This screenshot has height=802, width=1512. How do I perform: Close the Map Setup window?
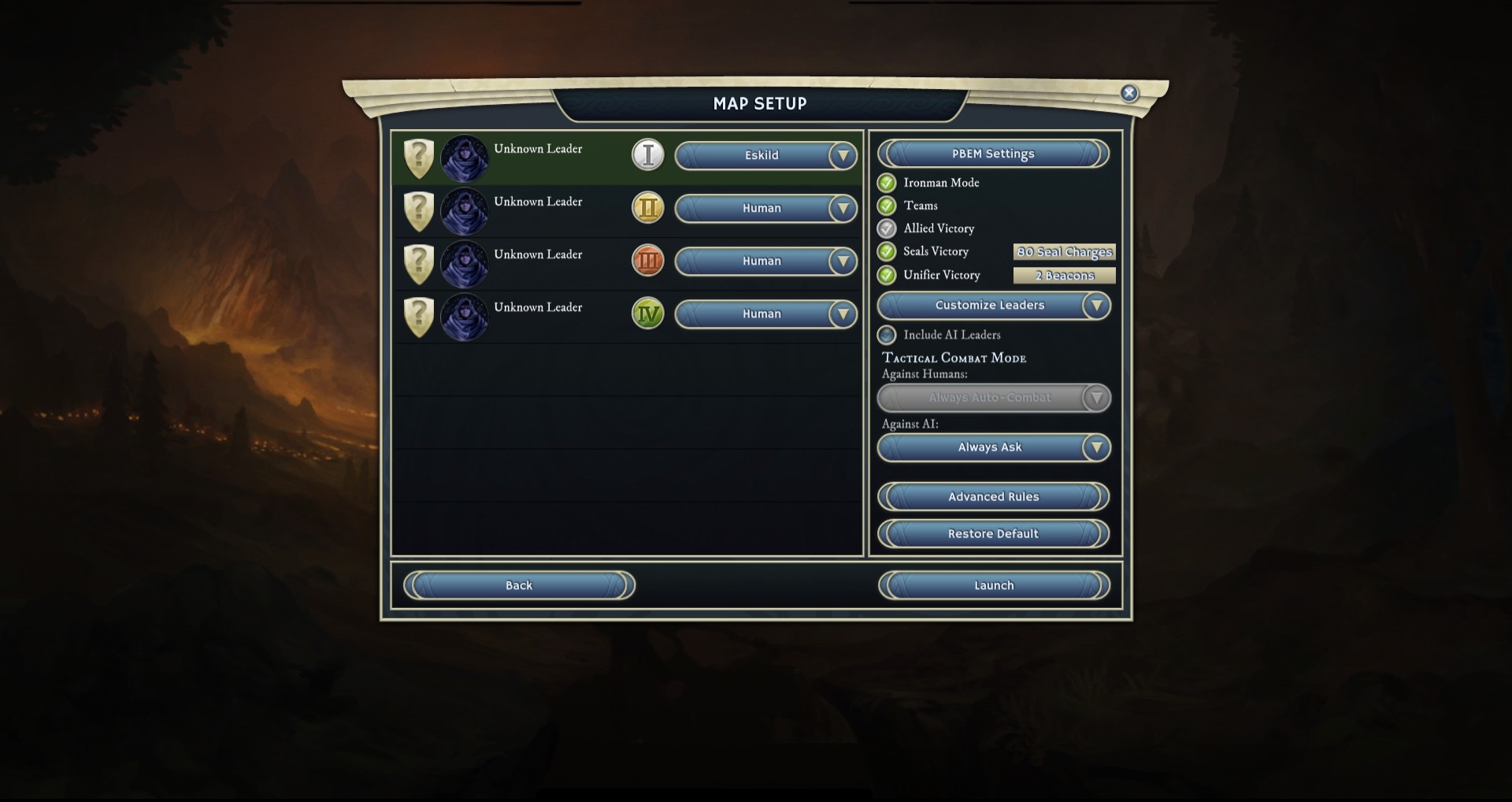point(1128,93)
